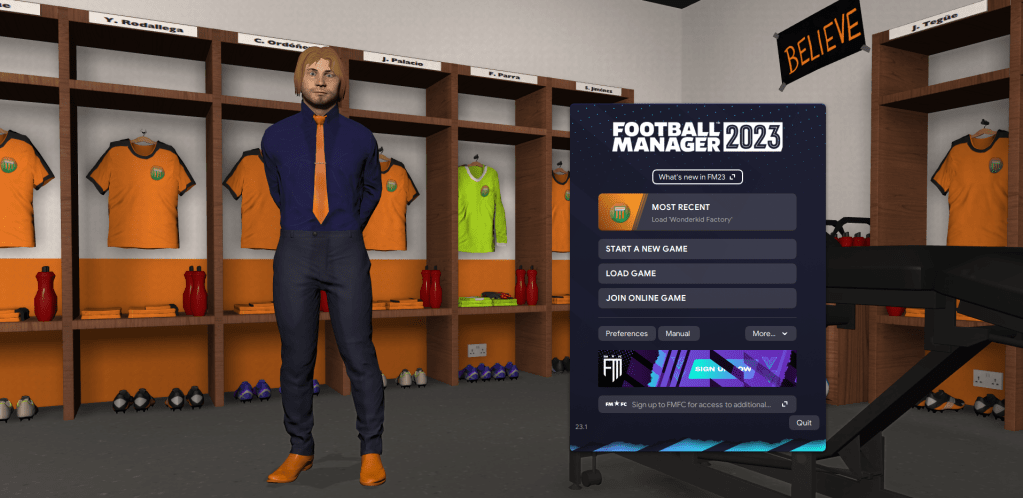The image size is (1023, 498).
Task: Quit the game
Action: [803, 423]
